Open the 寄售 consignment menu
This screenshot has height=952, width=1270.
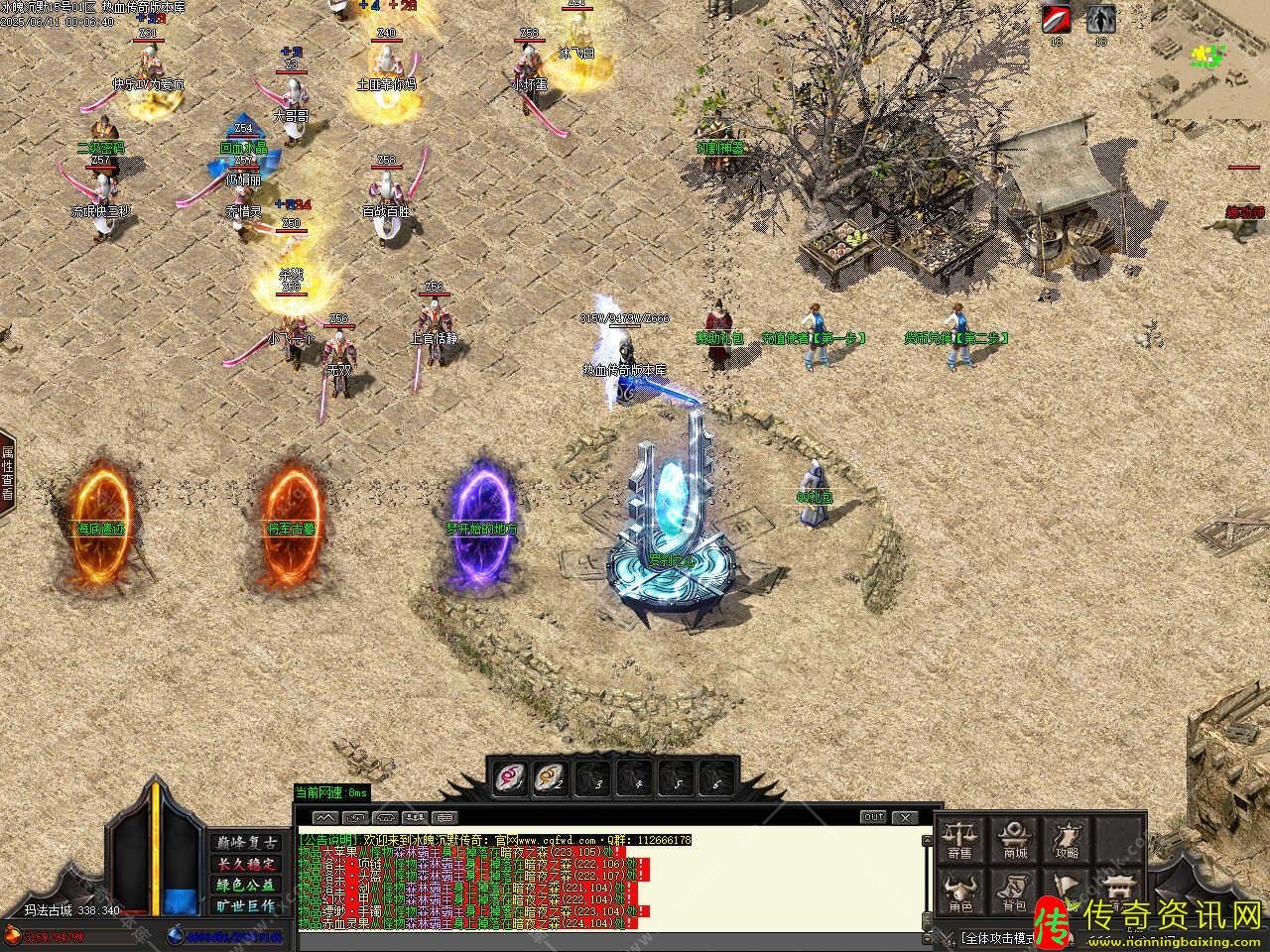[959, 839]
